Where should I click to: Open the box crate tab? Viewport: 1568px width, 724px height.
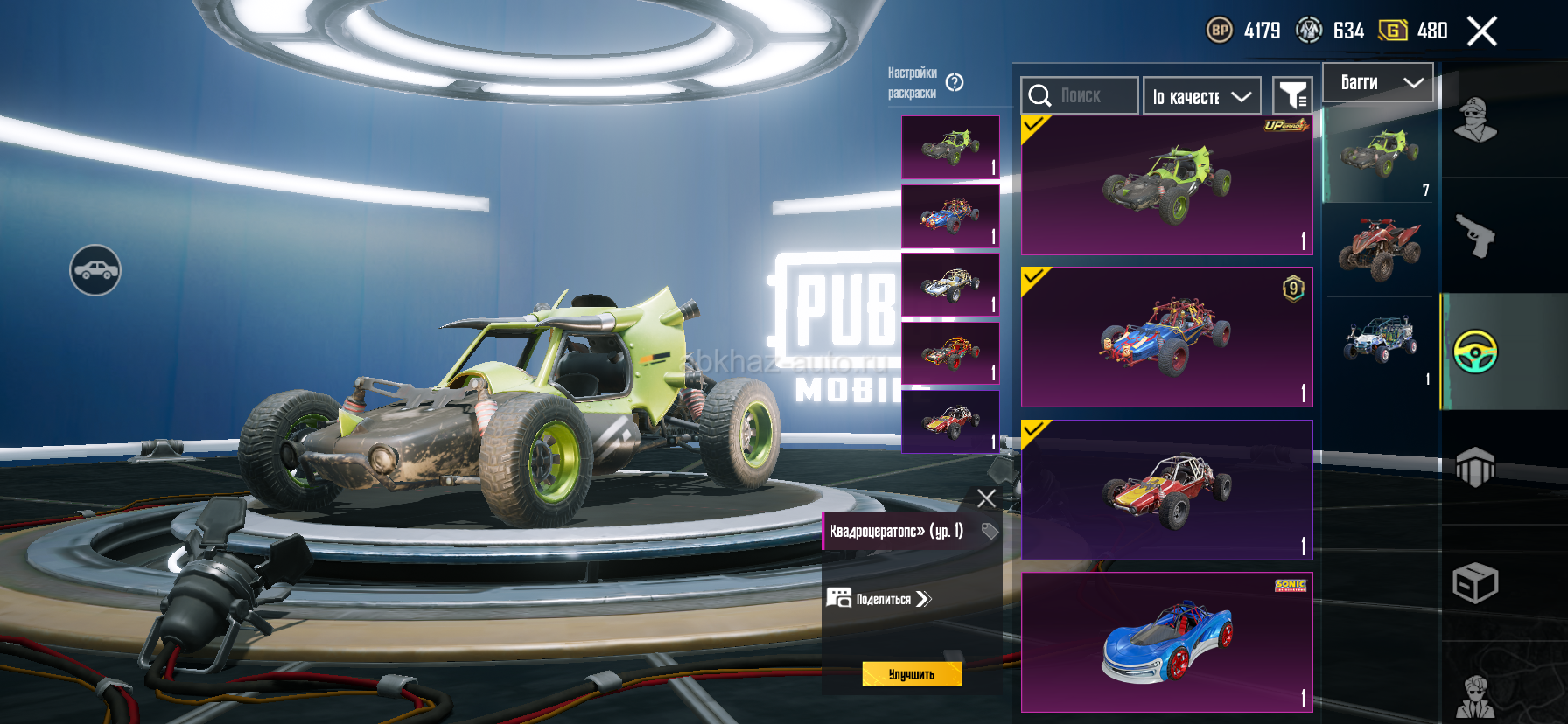pos(1475,583)
